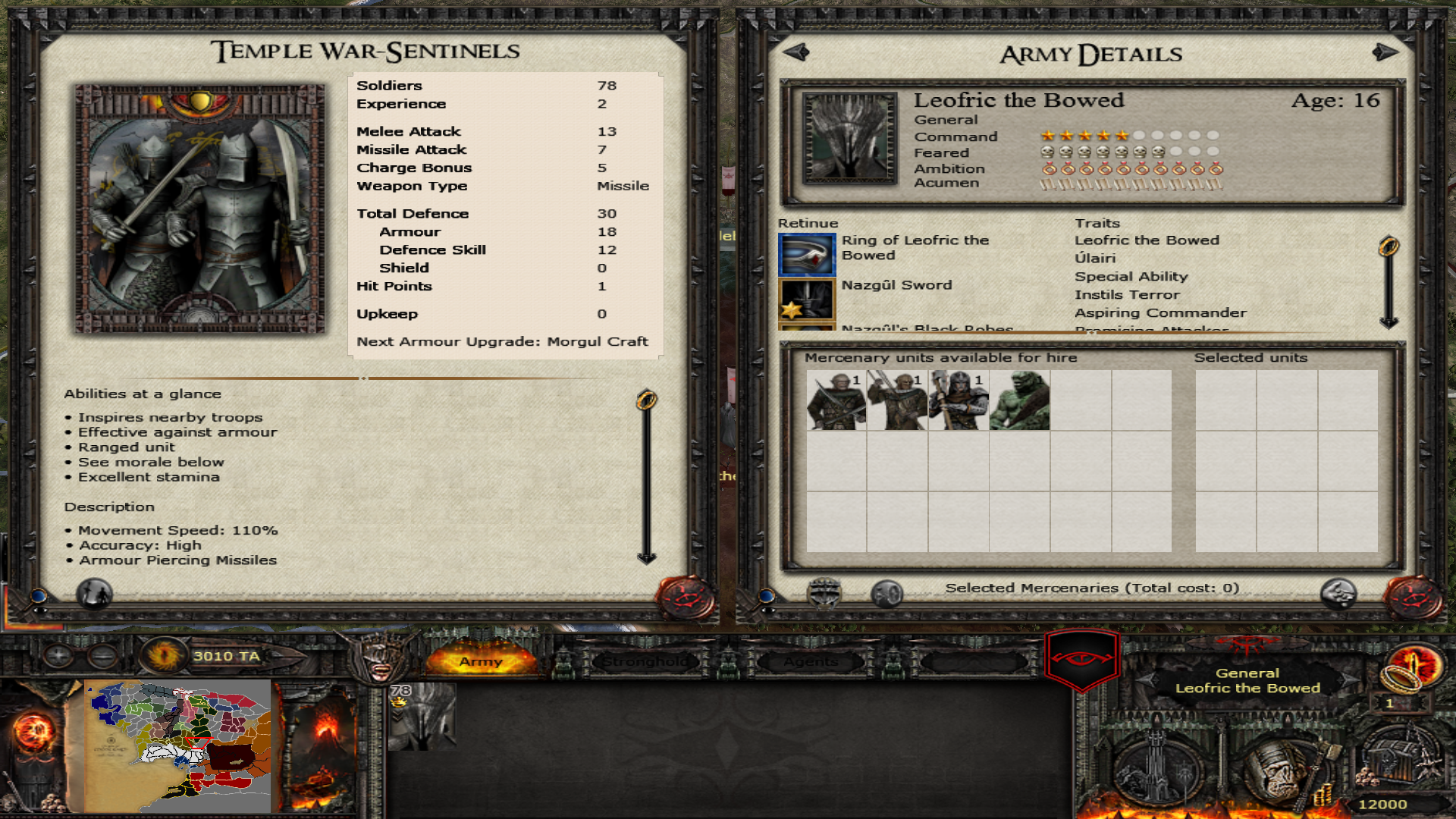Switch to the Army tab
Image resolution: width=1456 pixels, height=819 pixels.
[481, 661]
